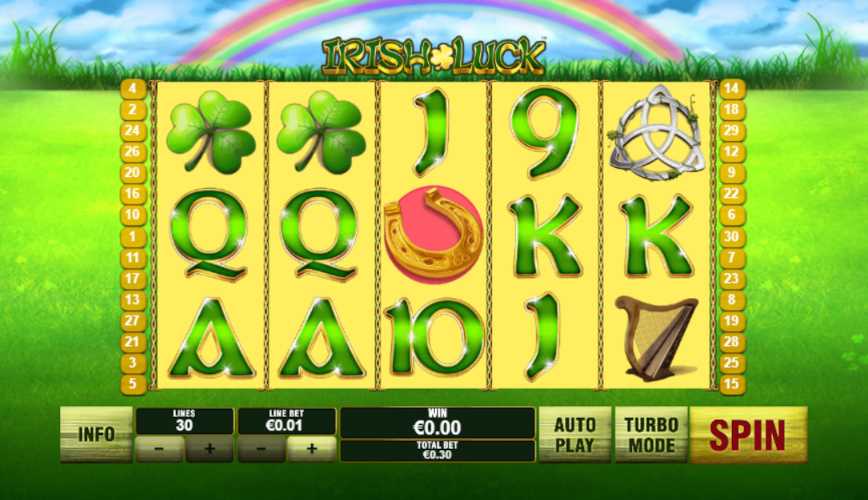Screen dimensions: 868x500
Task: Decrease the number of lines
Action: click(x=160, y=449)
